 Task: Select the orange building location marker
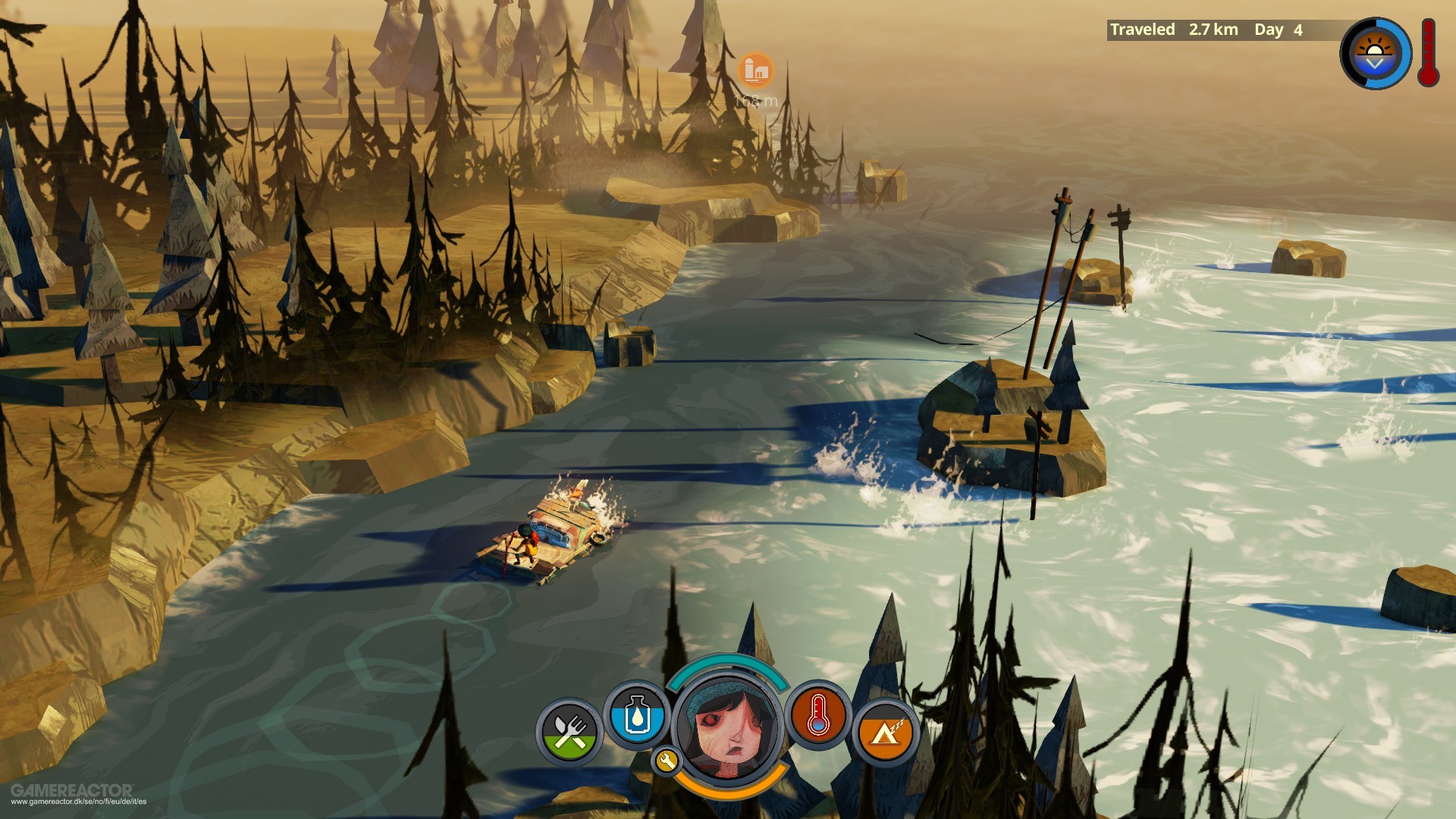click(x=755, y=71)
